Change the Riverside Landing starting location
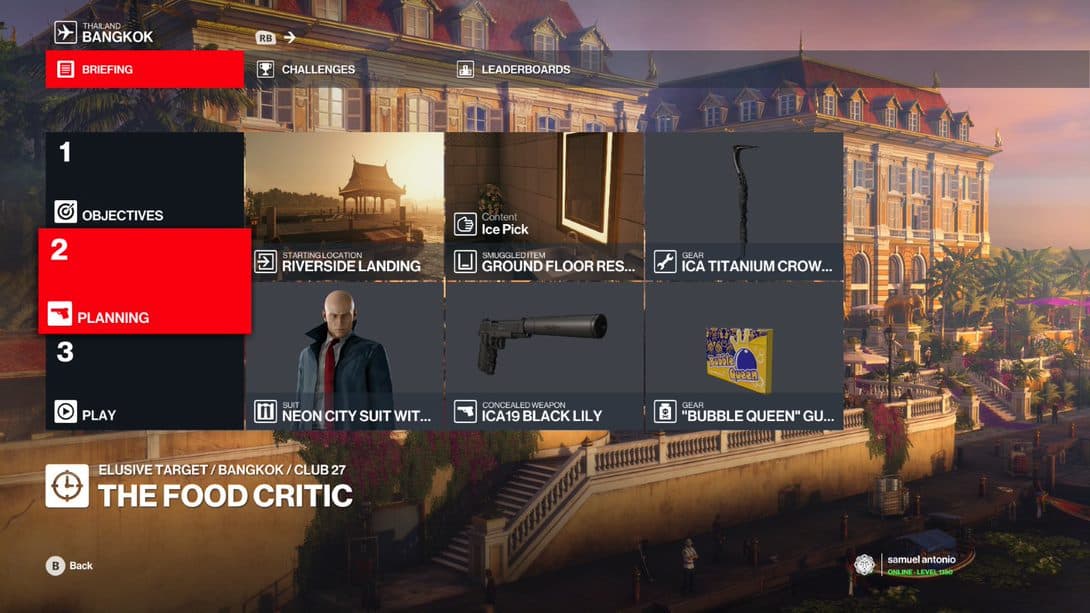1090x613 pixels. pyautogui.click(x=344, y=206)
